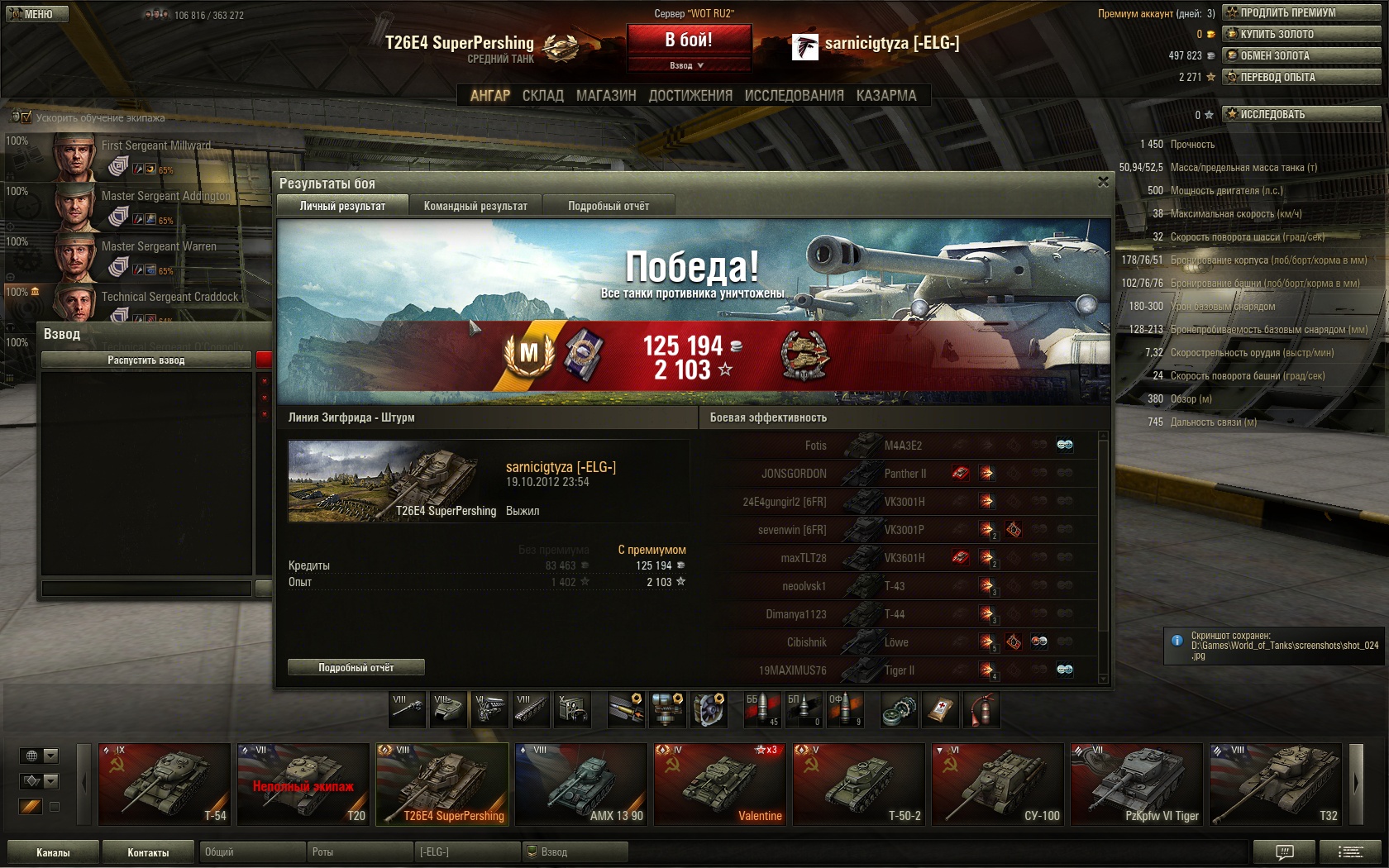Click КУПИТЬ ЗОЛОТО button
The image size is (1389, 868).
click(x=1301, y=34)
